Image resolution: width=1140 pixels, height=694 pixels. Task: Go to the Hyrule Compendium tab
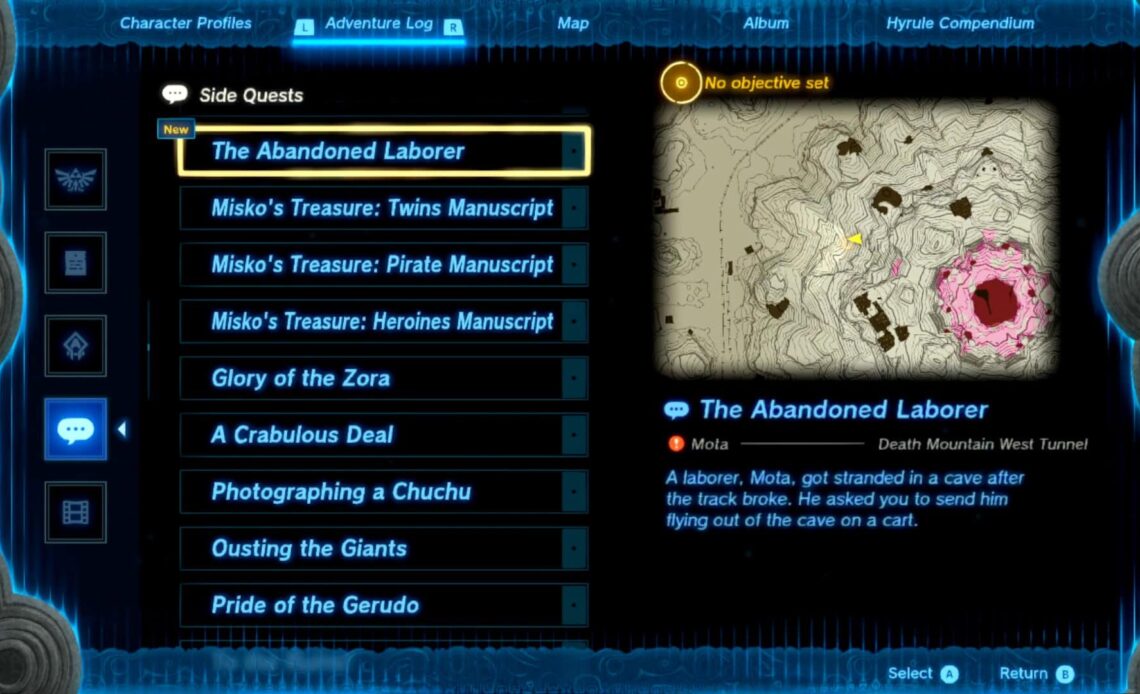pyautogui.click(x=960, y=23)
